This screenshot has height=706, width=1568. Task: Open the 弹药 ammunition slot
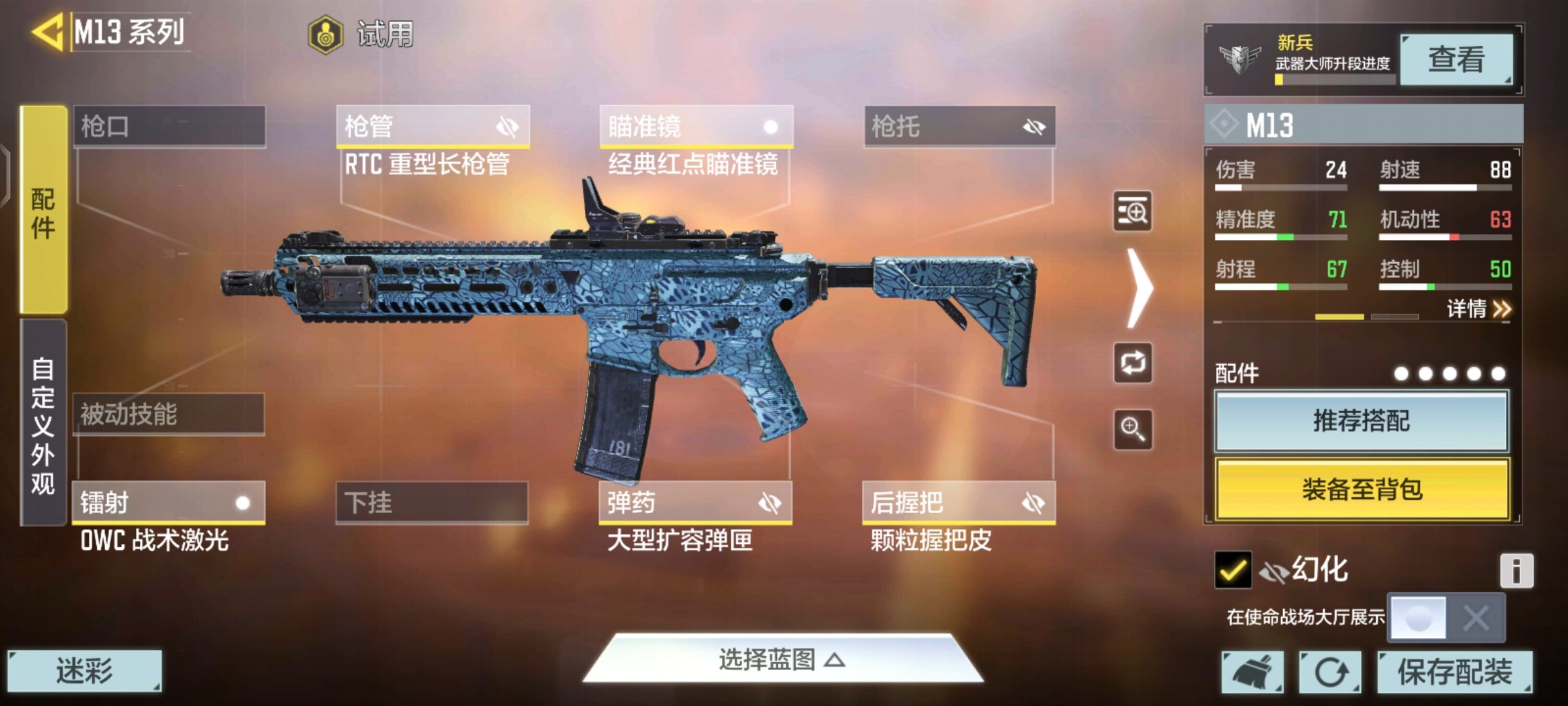(x=695, y=503)
